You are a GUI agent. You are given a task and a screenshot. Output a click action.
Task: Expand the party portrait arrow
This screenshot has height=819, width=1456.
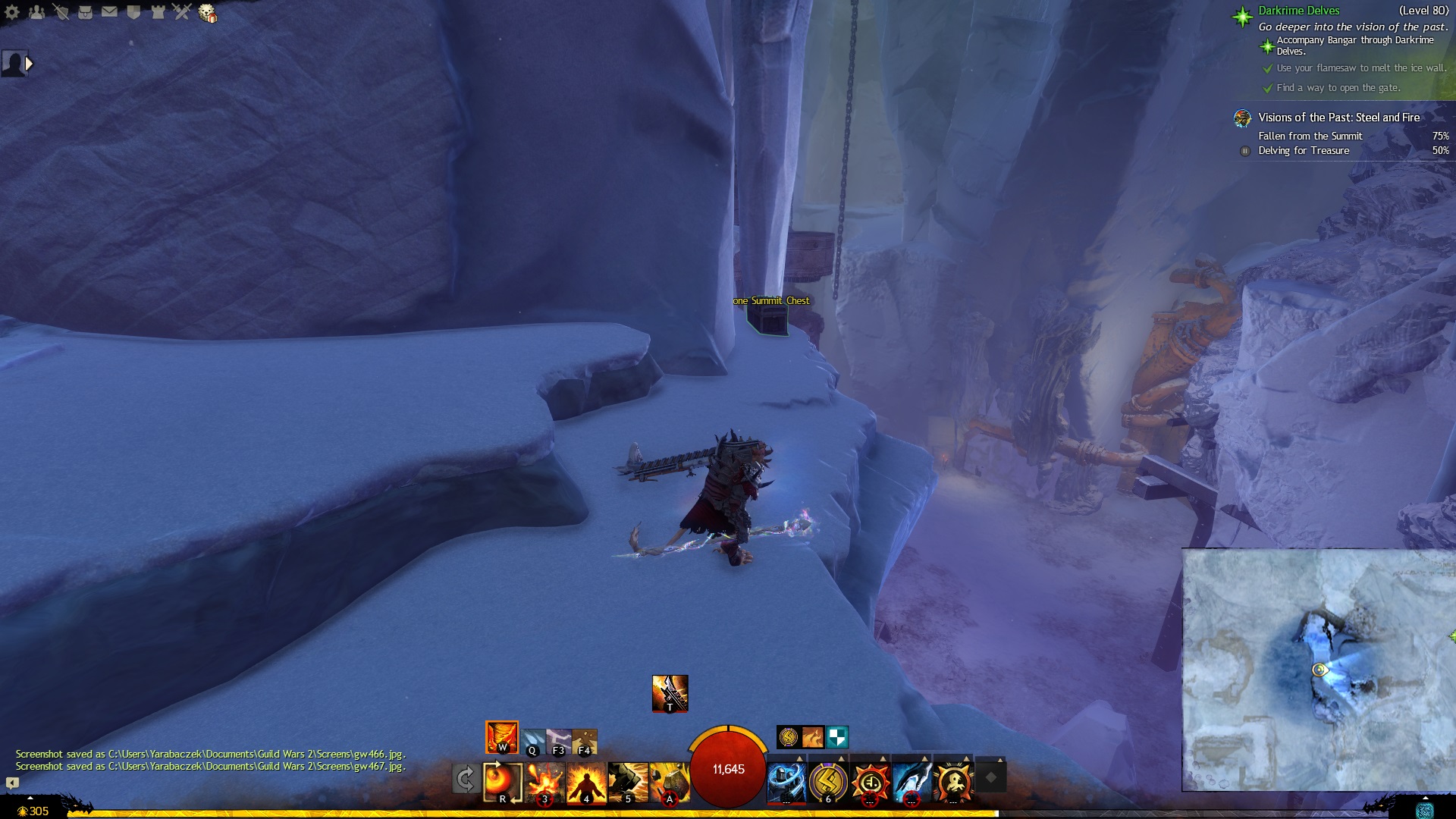[29, 64]
